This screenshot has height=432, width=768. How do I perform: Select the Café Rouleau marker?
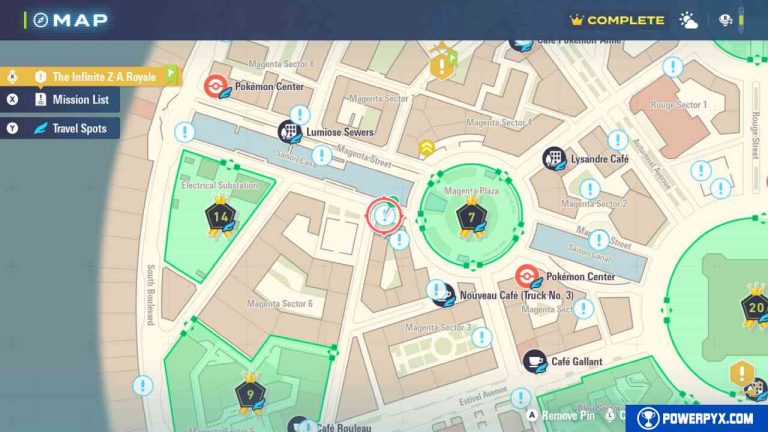(x=299, y=425)
